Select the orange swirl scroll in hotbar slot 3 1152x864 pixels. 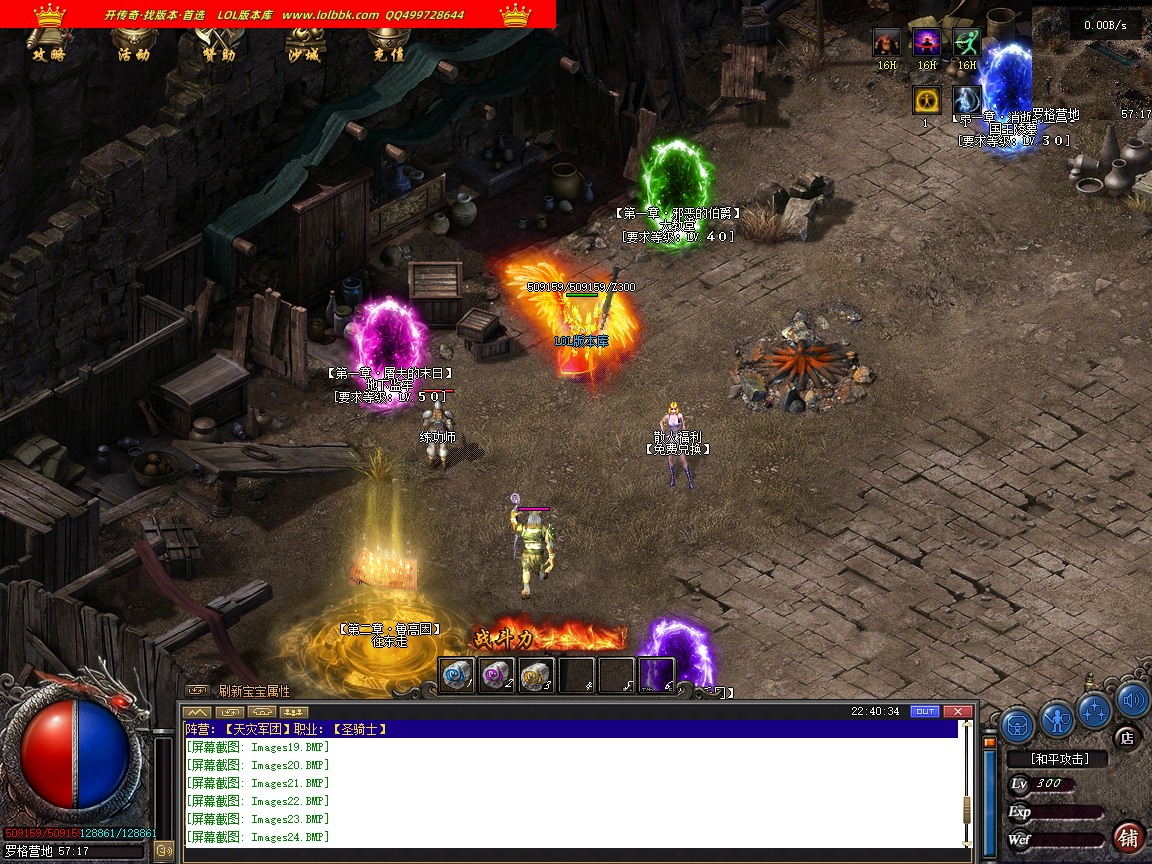pyautogui.click(x=537, y=675)
